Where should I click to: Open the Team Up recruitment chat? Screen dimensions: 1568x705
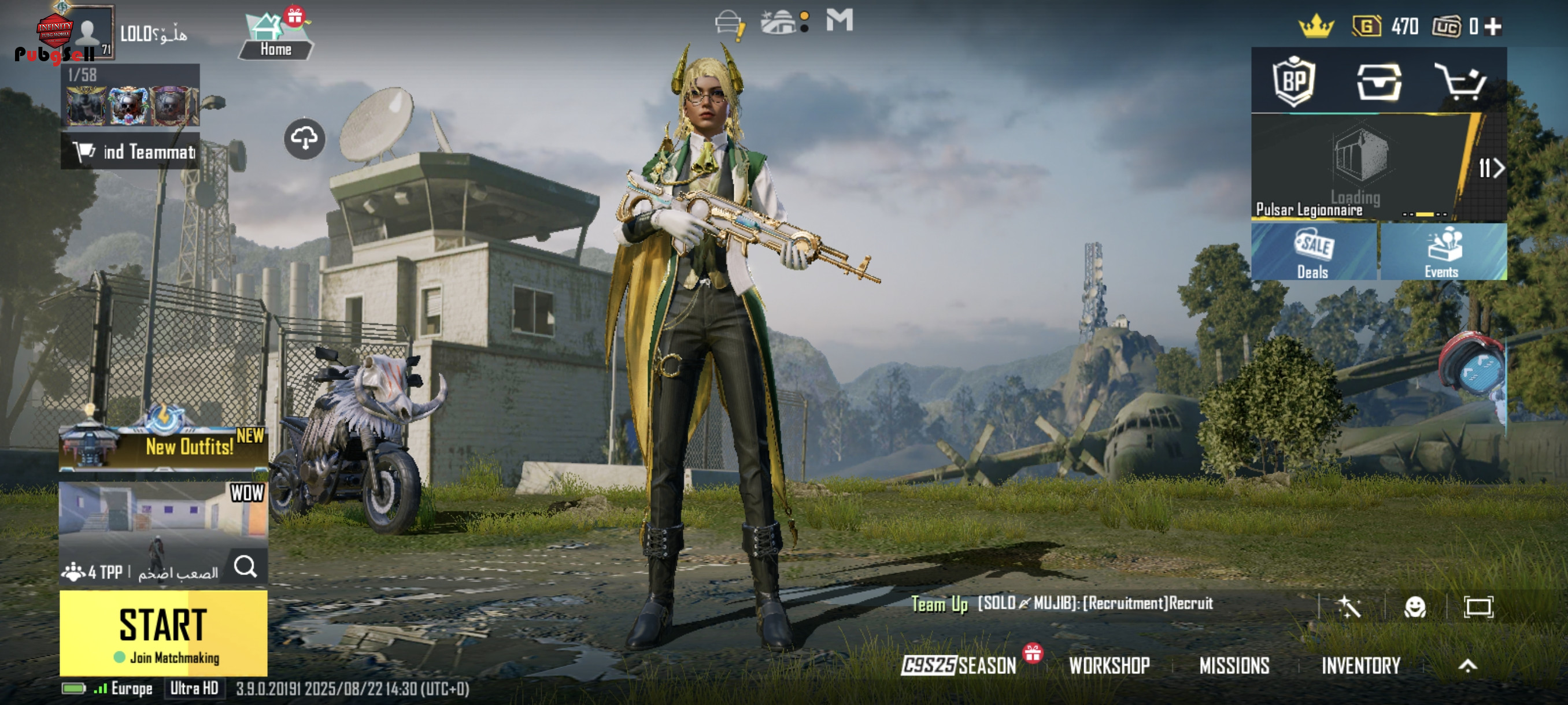(1062, 603)
